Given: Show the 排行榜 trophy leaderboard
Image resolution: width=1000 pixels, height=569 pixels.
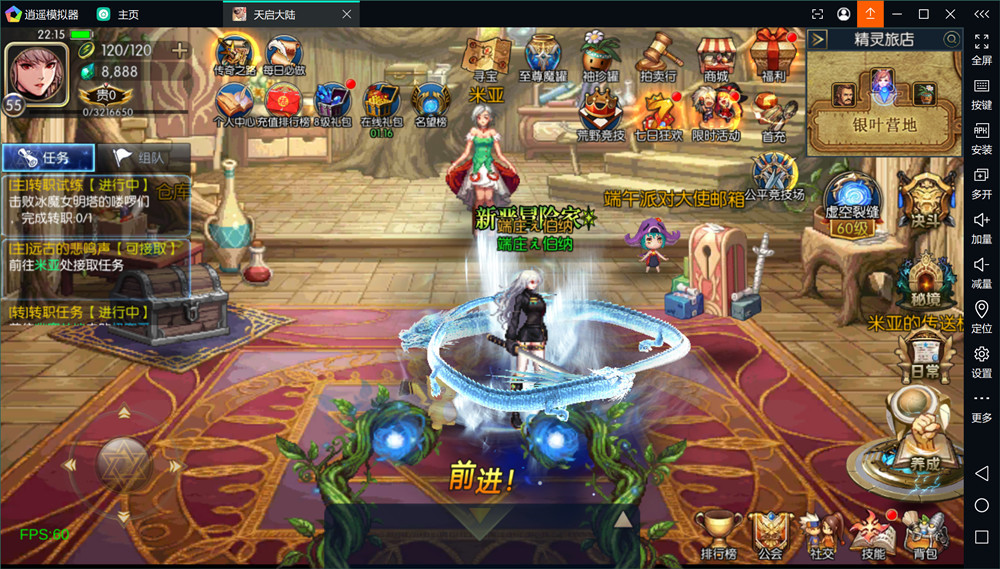Looking at the screenshot, I should 718,533.
